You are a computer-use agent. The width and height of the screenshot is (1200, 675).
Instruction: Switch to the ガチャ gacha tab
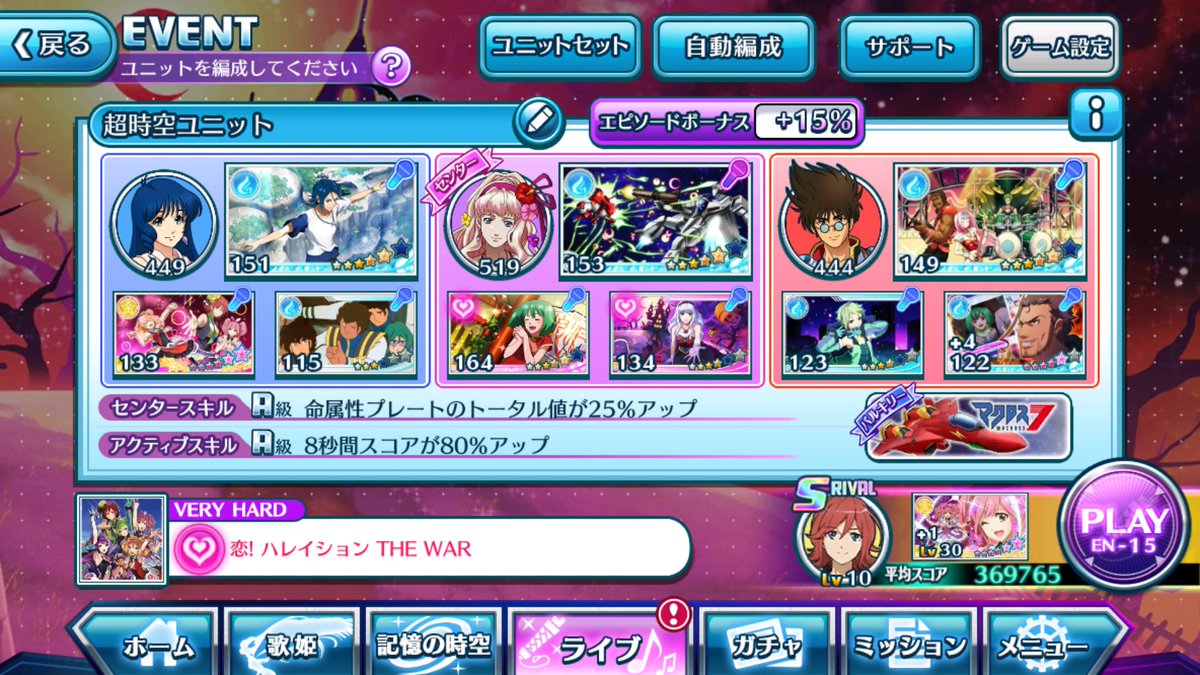(766, 646)
